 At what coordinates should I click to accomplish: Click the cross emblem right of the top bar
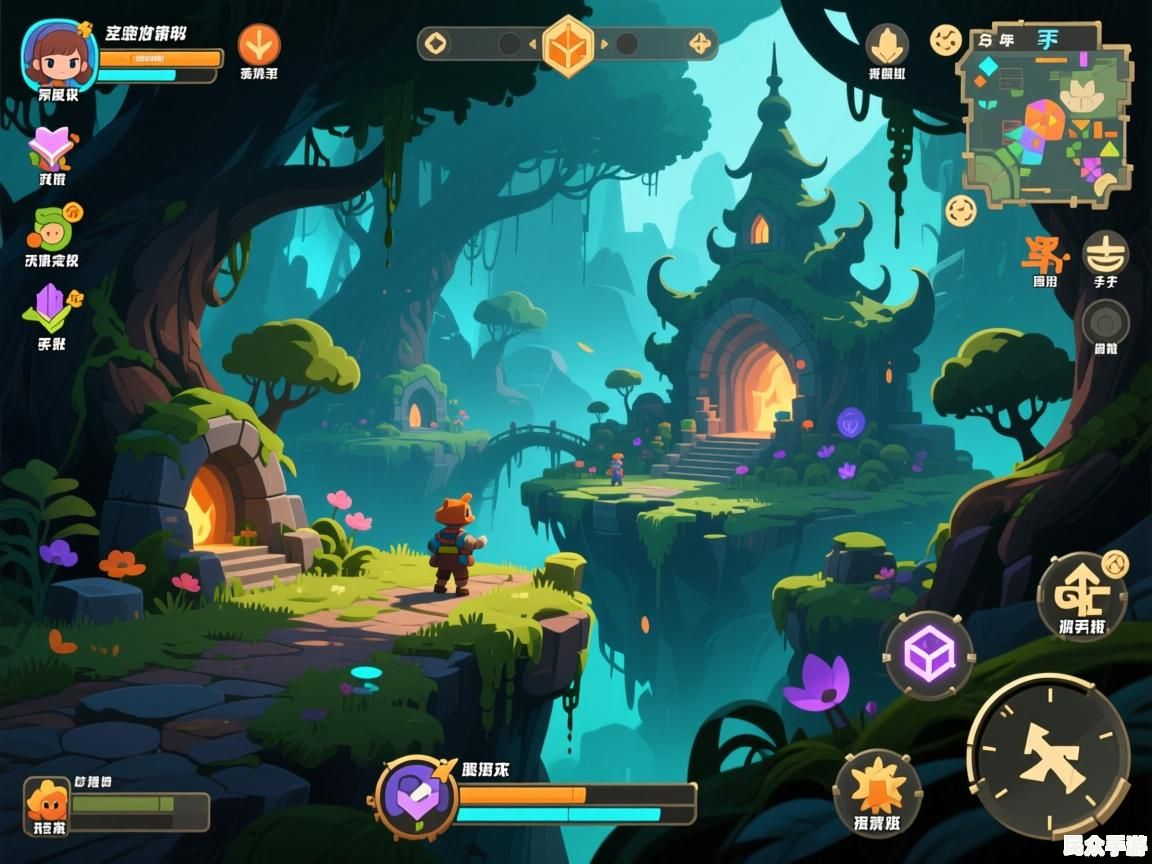pyautogui.click(x=700, y=44)
